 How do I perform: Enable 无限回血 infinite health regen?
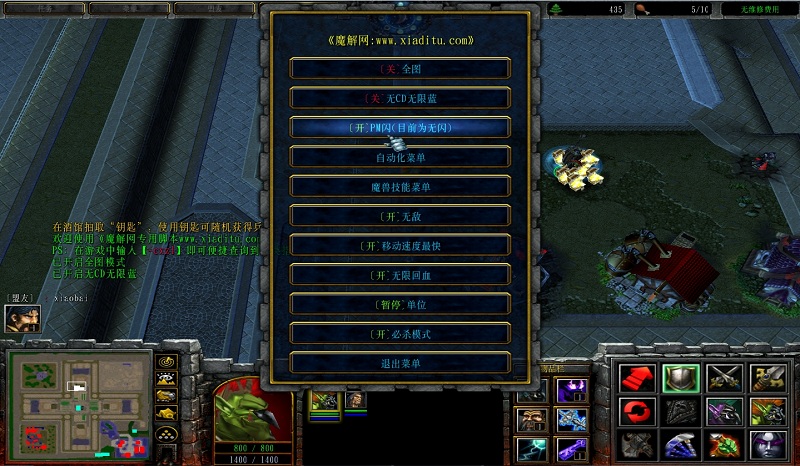[x=400, y=275]
